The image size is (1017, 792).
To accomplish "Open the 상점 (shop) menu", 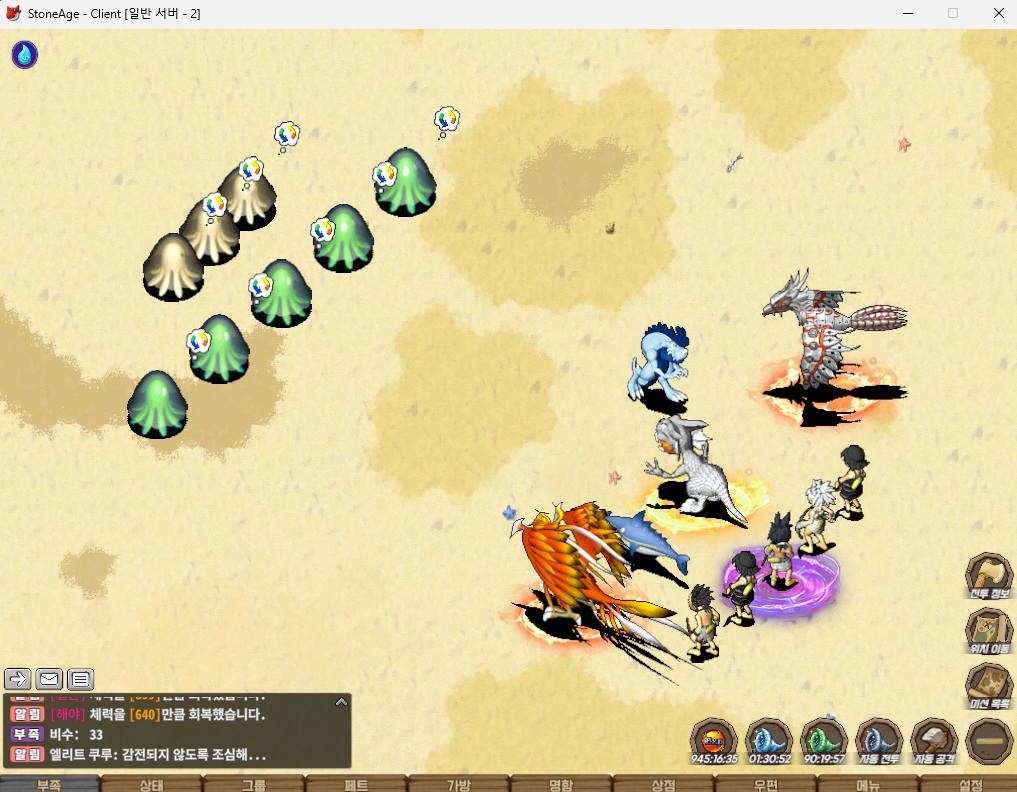I will (x=663, y=784).
